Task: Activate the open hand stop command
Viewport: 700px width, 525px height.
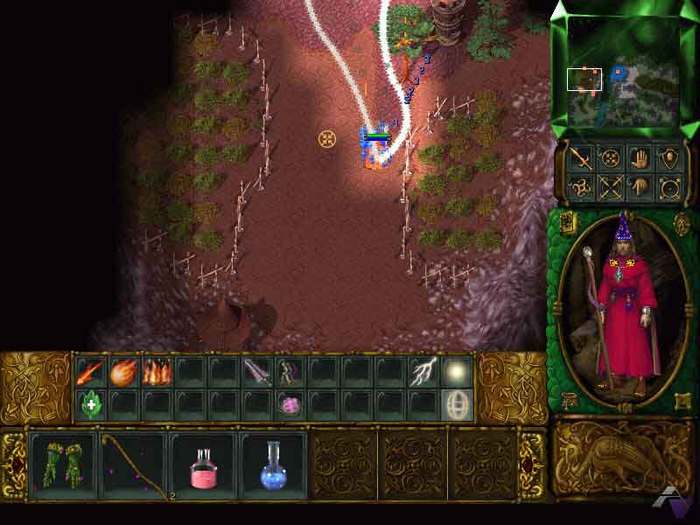Action: tap(639, 157)
